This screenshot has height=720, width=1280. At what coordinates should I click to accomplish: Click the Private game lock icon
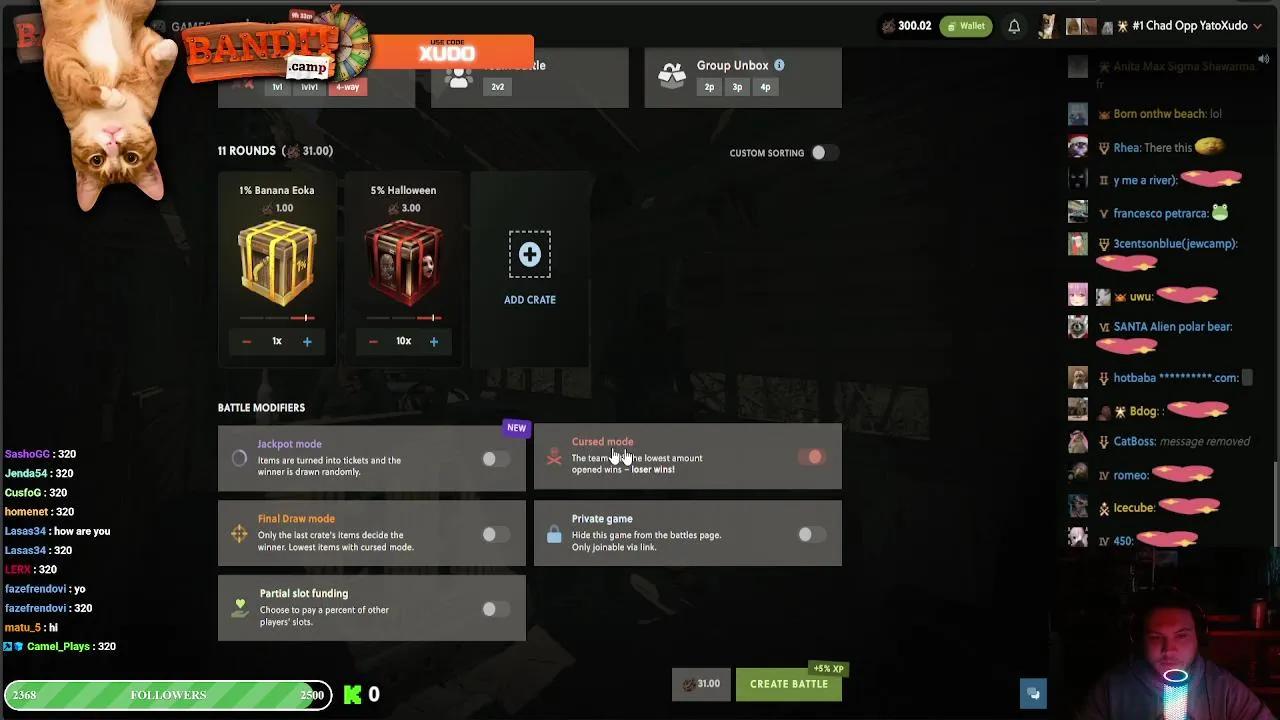(554, 535)
